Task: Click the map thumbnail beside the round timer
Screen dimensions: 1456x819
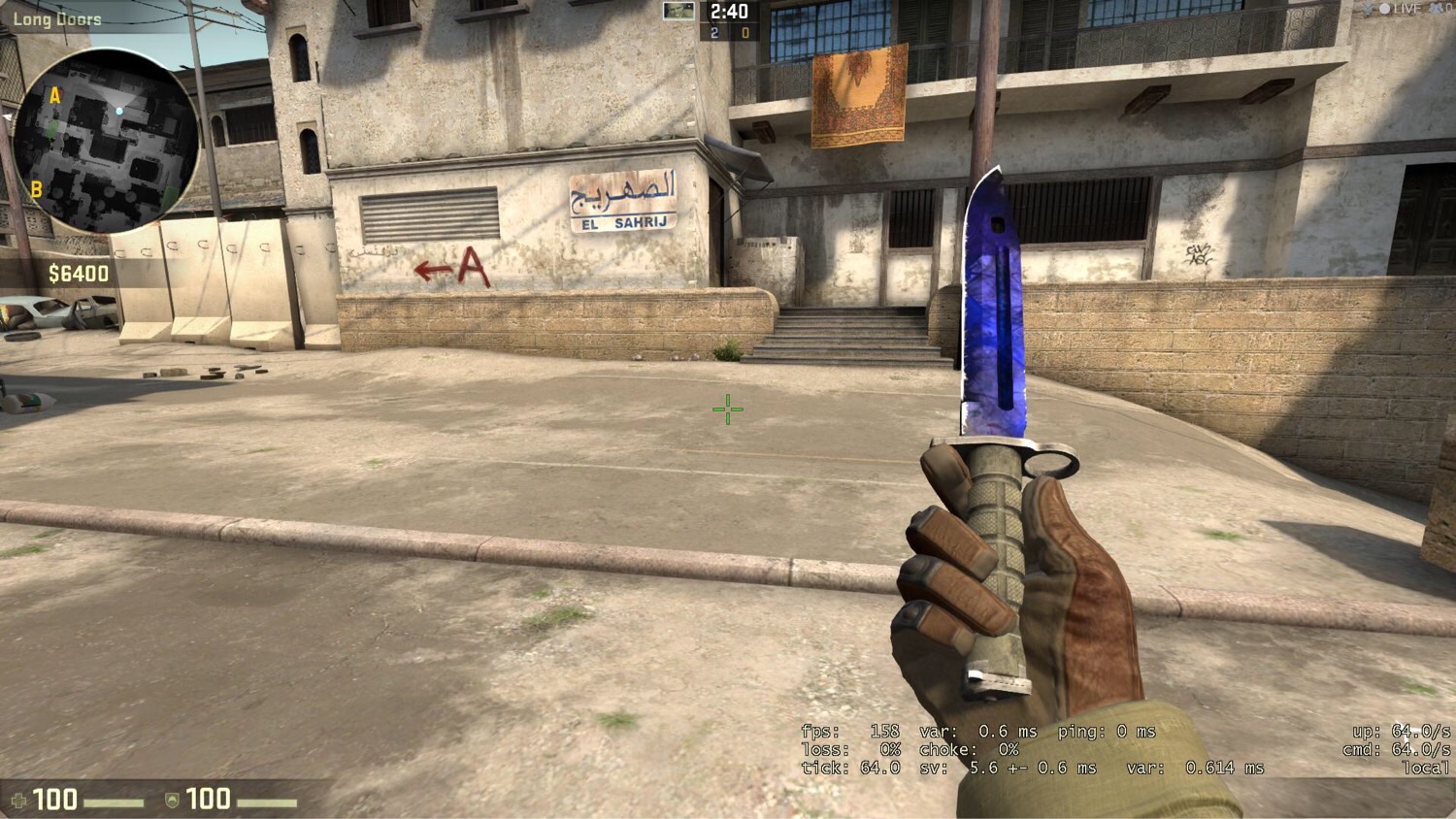Action: click(678, 12)
